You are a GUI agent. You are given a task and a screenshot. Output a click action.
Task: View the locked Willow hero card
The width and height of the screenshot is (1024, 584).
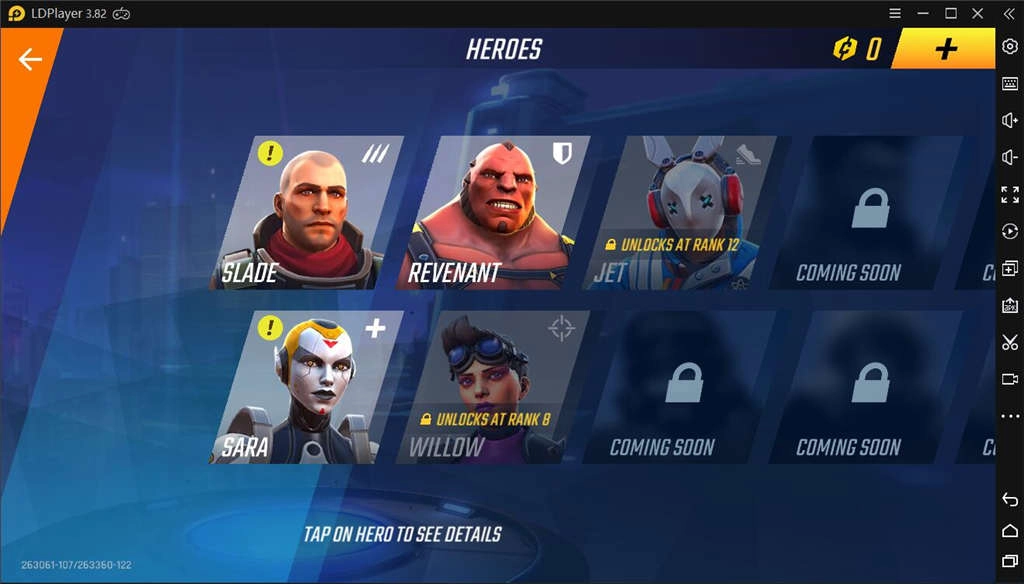[494, 387]
